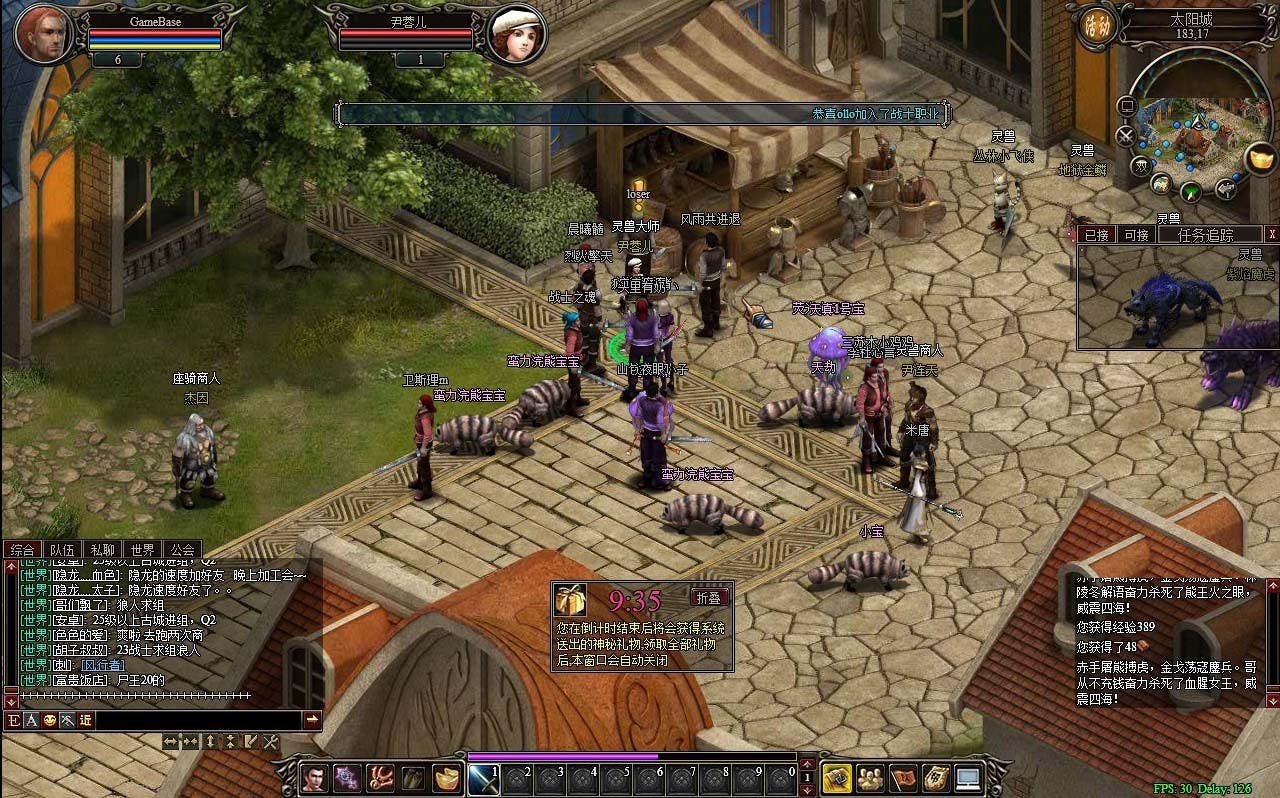Select the 队伍 team chat tab

coord(62,549)
